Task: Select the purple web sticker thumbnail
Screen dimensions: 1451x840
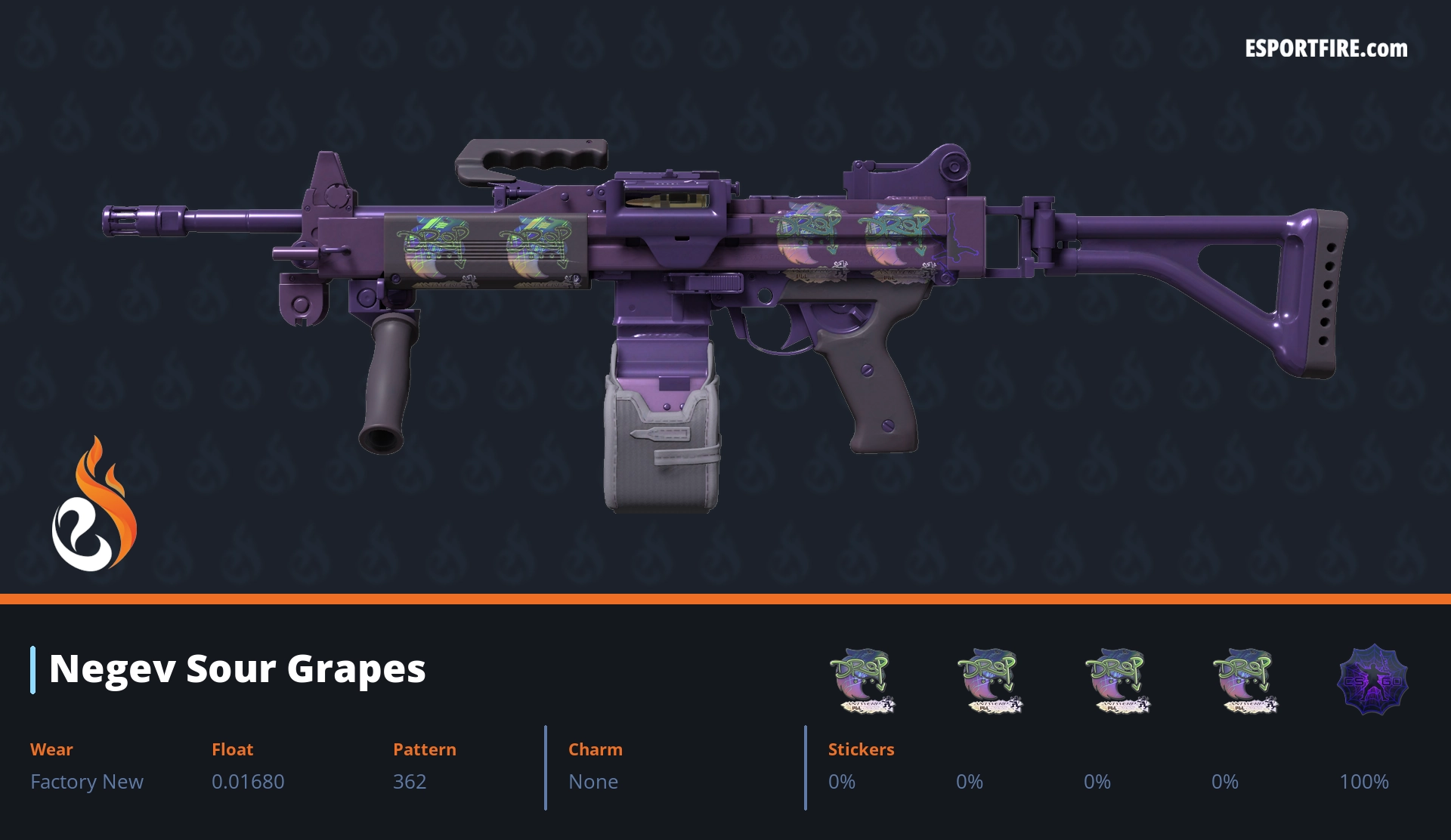Action: [1372, 680]
